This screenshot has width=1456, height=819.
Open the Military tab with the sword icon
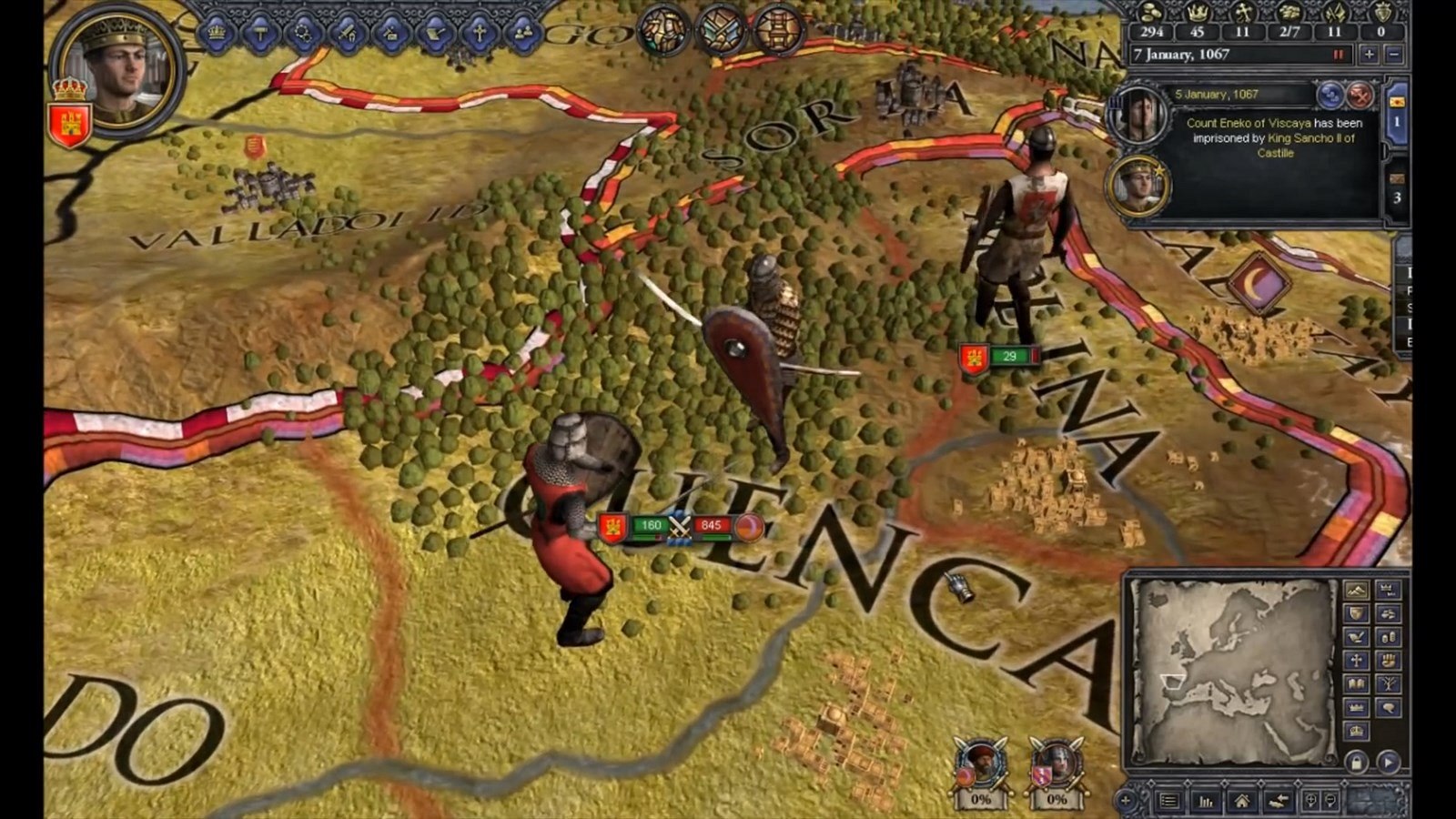click(348, 33)
